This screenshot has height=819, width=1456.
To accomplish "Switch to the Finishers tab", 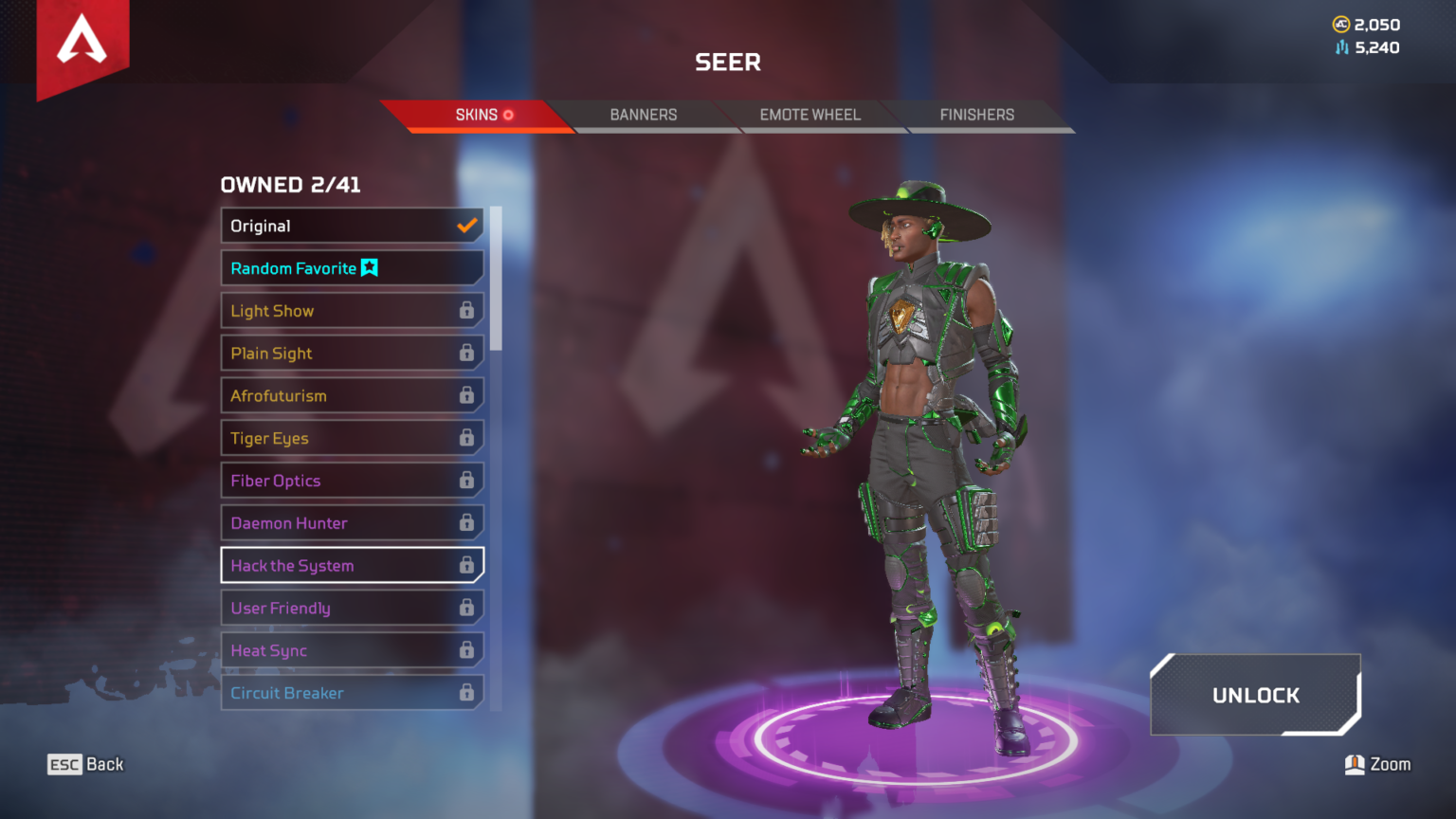I will pyautogui.click(x=976, y=115).
